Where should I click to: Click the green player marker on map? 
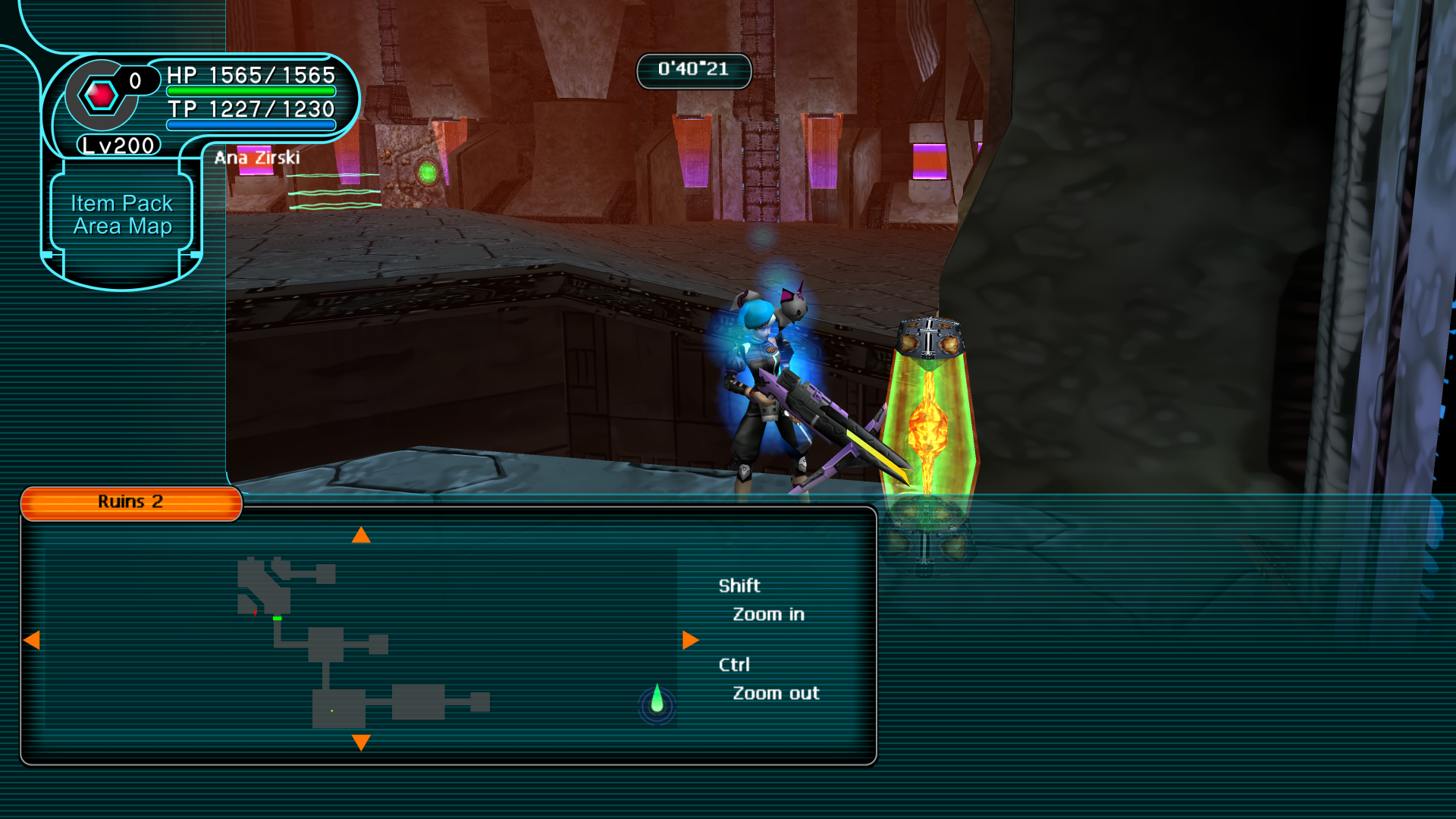(x=657, y=701)
